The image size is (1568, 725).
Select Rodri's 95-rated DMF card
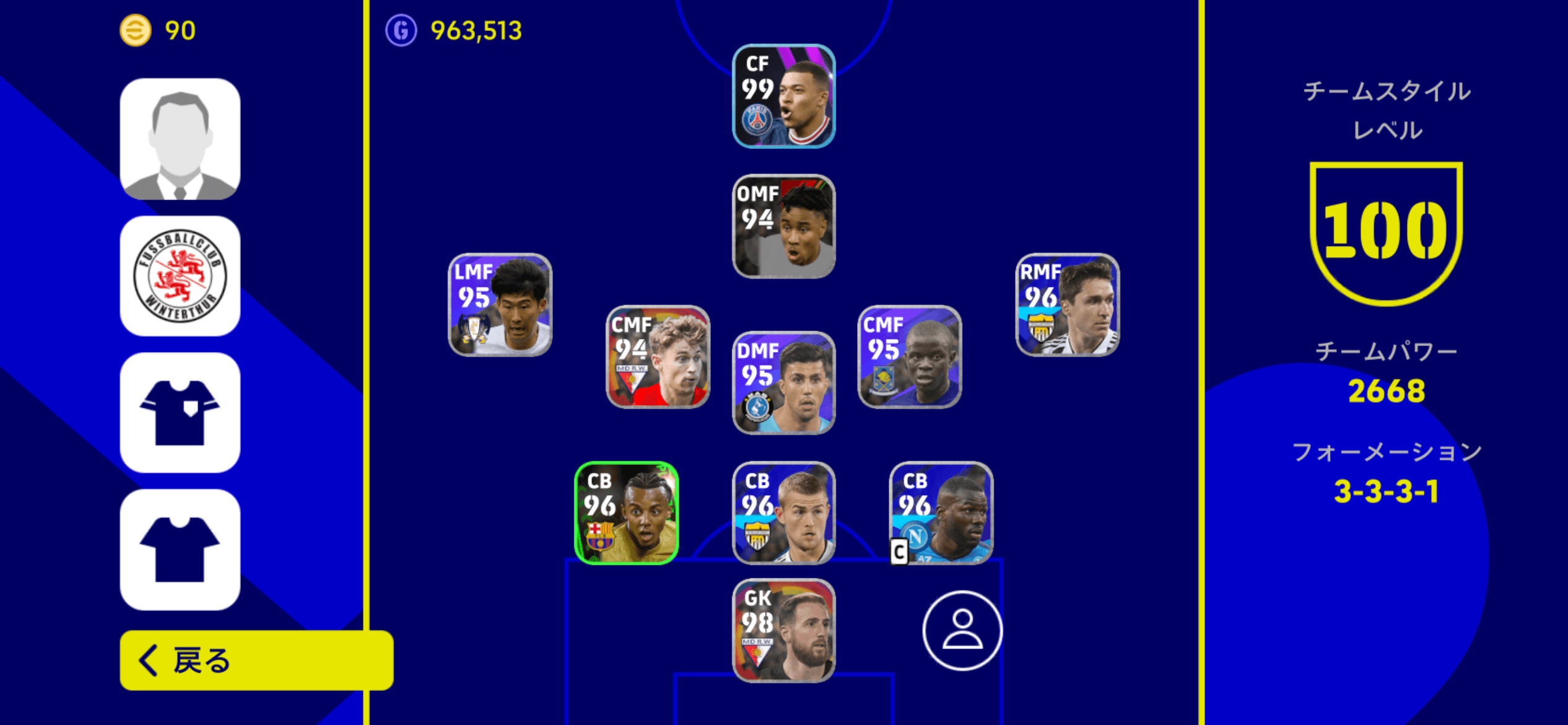point(783,382)
